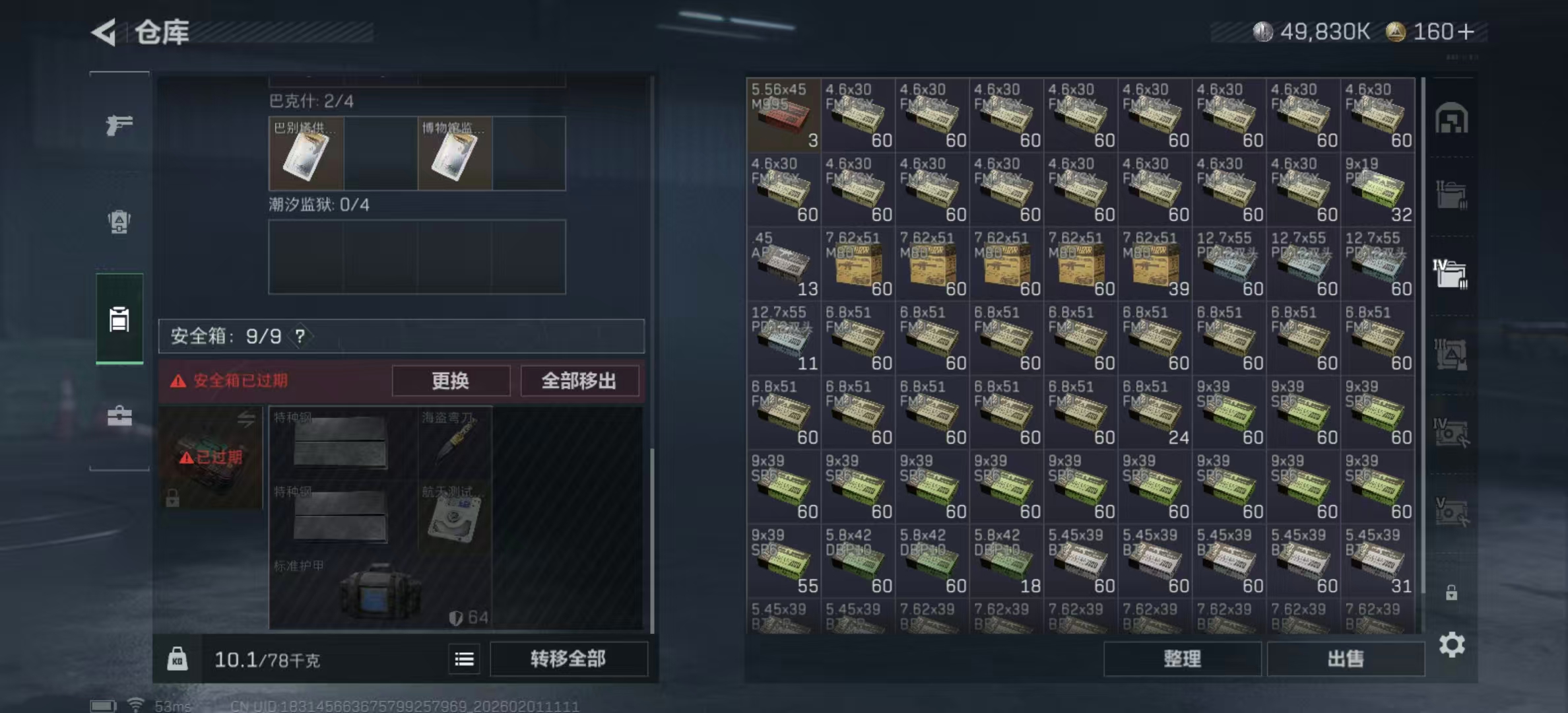Open the armor equipment tab icon
Screen dimensions: 1568x713
(117, 223)
